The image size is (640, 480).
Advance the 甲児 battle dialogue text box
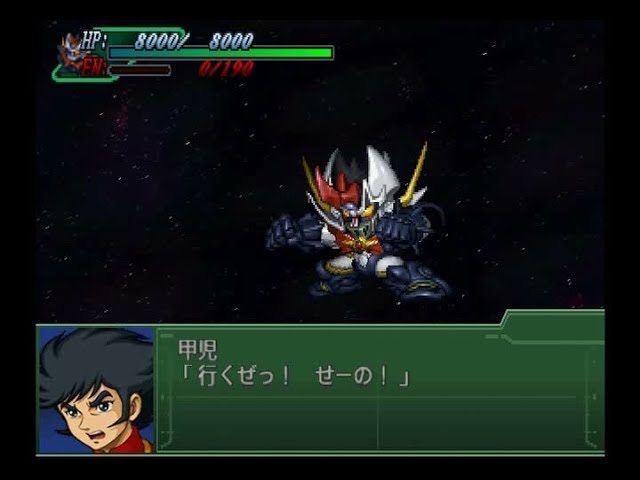coord(380,392)
